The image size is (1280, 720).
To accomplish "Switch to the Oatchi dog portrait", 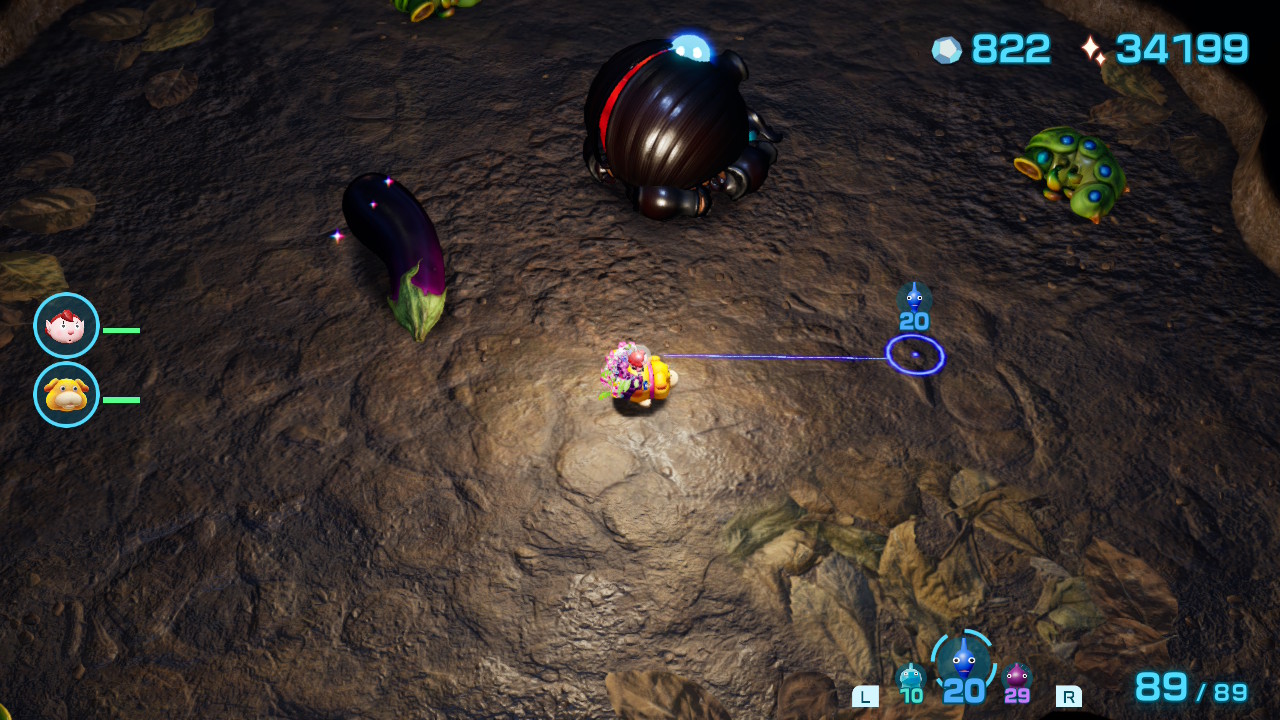I will point(66,395).
